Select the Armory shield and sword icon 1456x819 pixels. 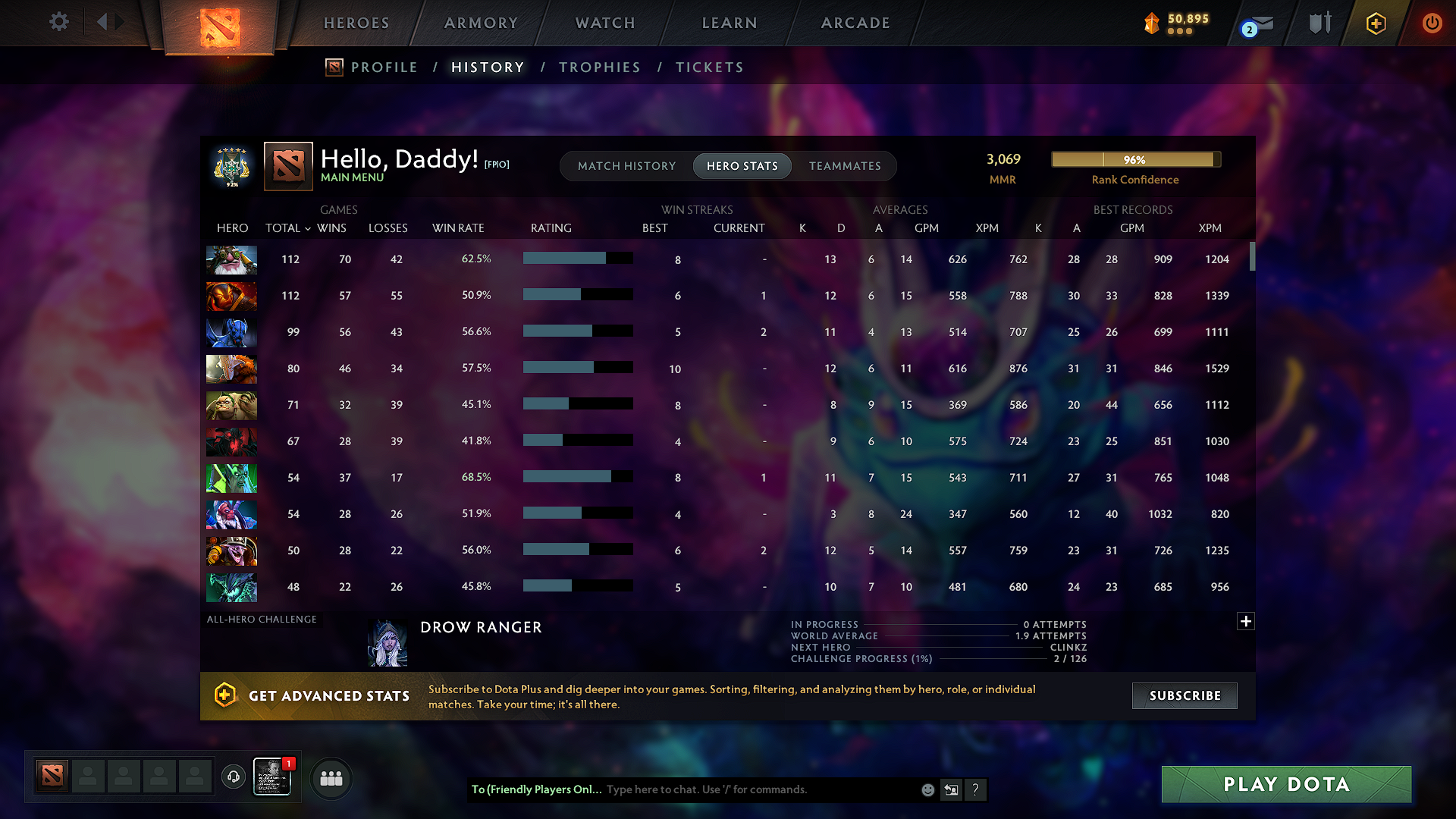click(1319, 23)
